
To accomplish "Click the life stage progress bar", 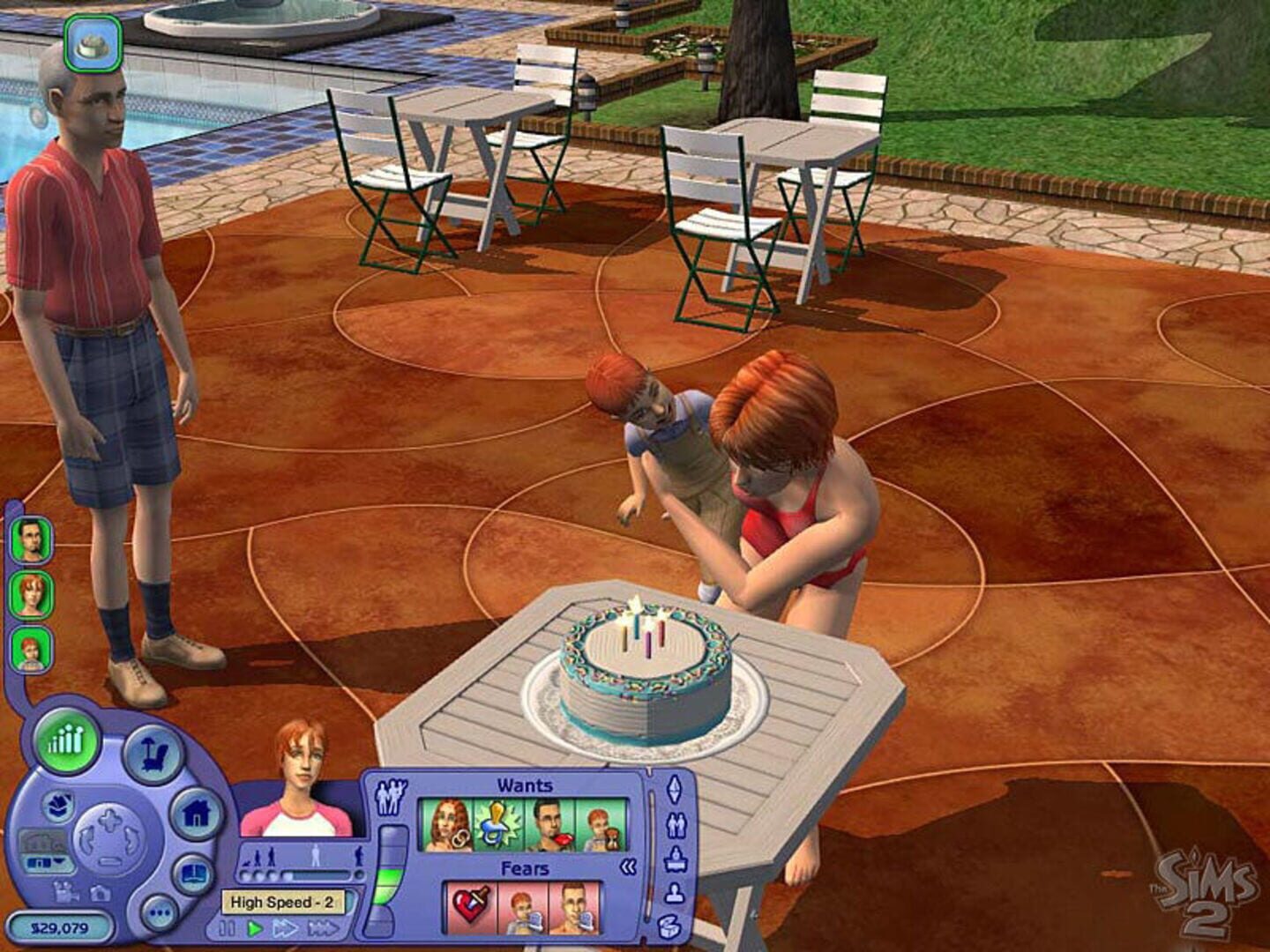I will tap(296, 874).
